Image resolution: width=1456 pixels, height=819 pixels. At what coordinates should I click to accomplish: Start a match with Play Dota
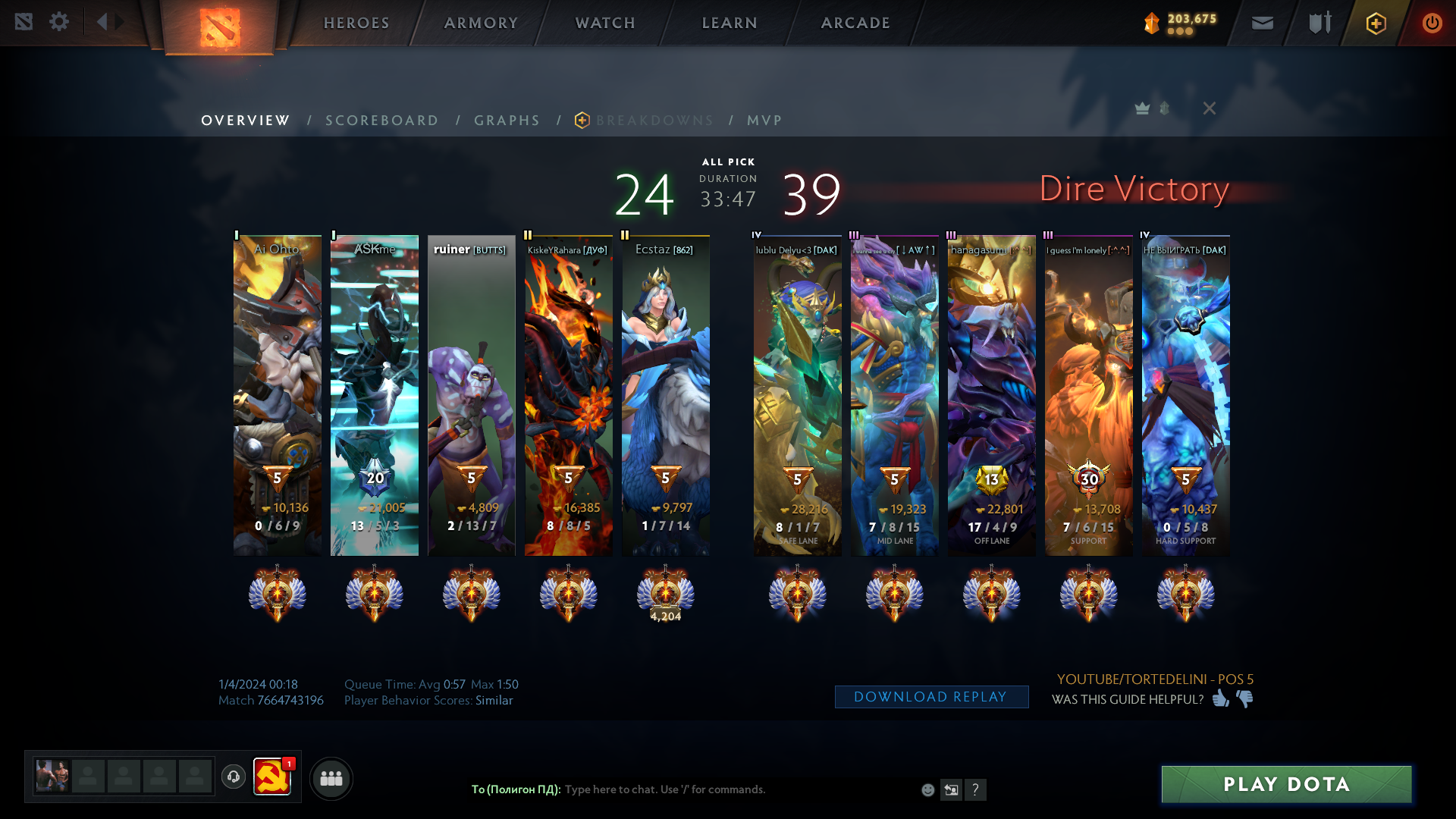(1286, 784)
